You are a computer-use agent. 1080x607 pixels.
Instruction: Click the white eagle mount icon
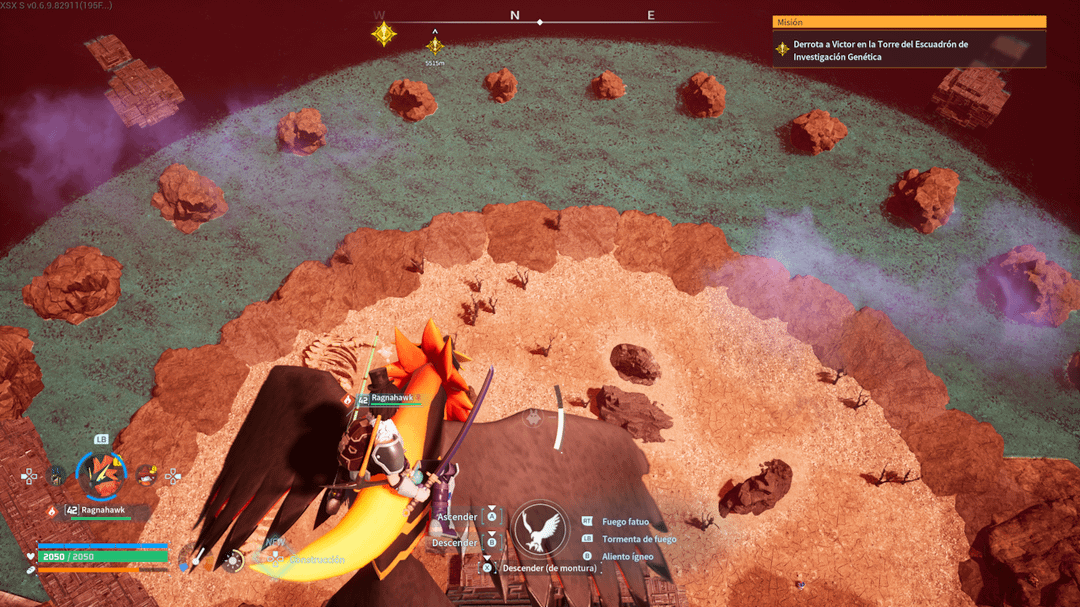540,527
